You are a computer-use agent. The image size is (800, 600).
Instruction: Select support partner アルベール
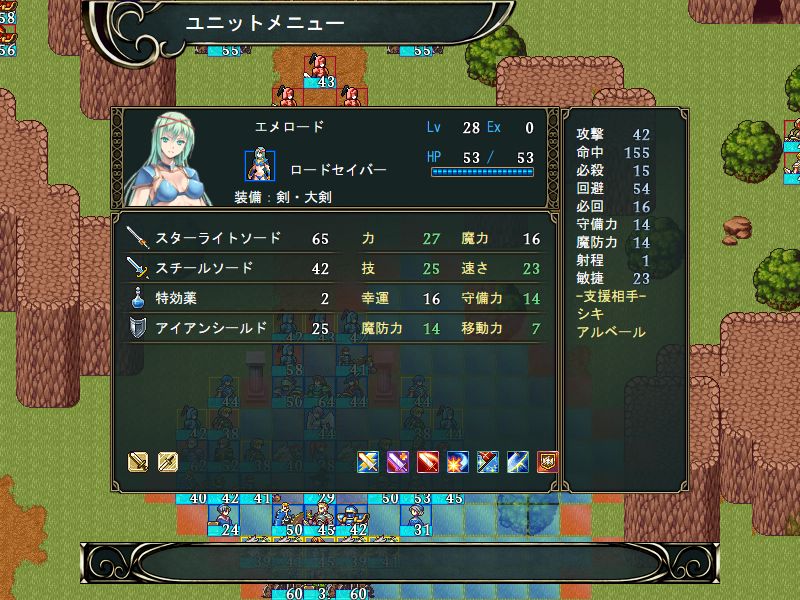(x=611, y=333)
